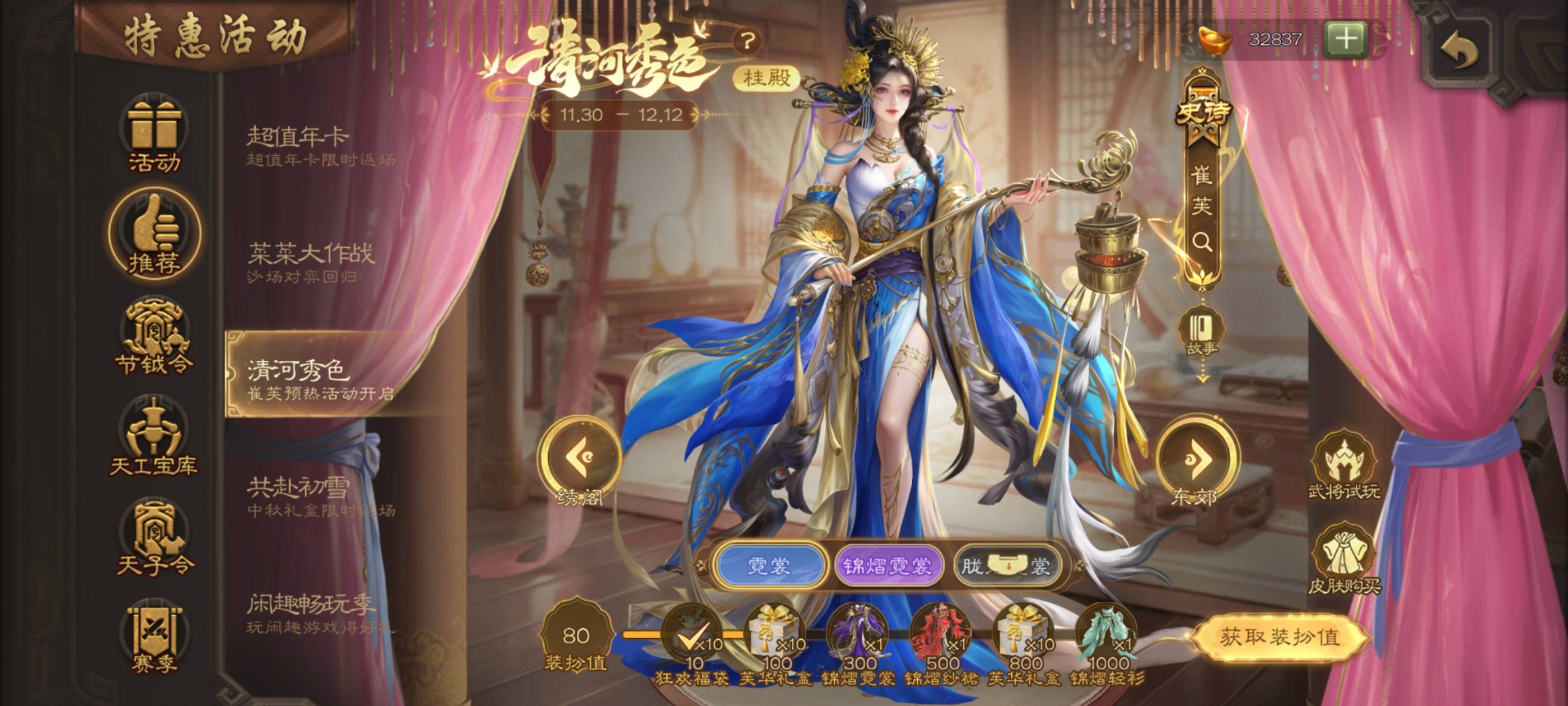Select the blue 霓裳 outfit tab
Screen dimensions: 1568x706
[769, 566]
